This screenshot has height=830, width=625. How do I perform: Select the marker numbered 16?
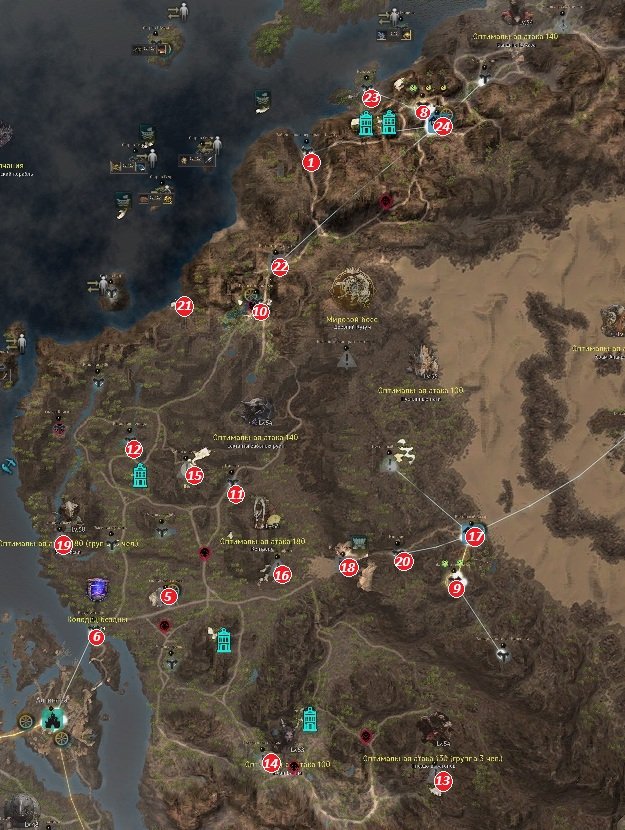(x=282, y=574)
